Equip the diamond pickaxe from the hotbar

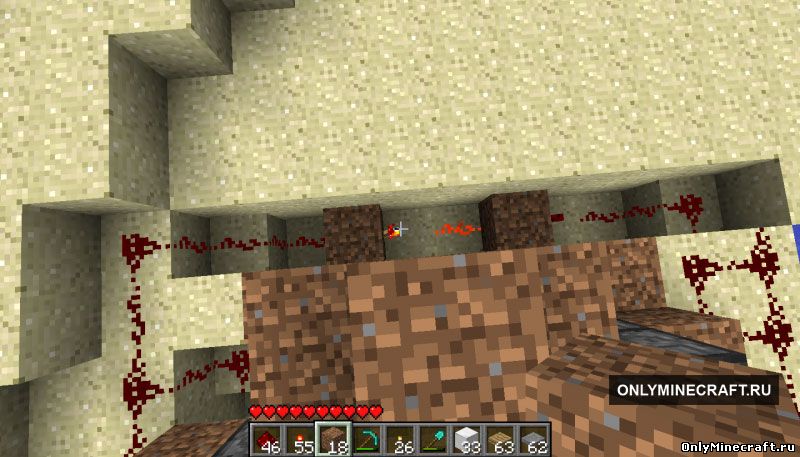(x=365, y=438)
